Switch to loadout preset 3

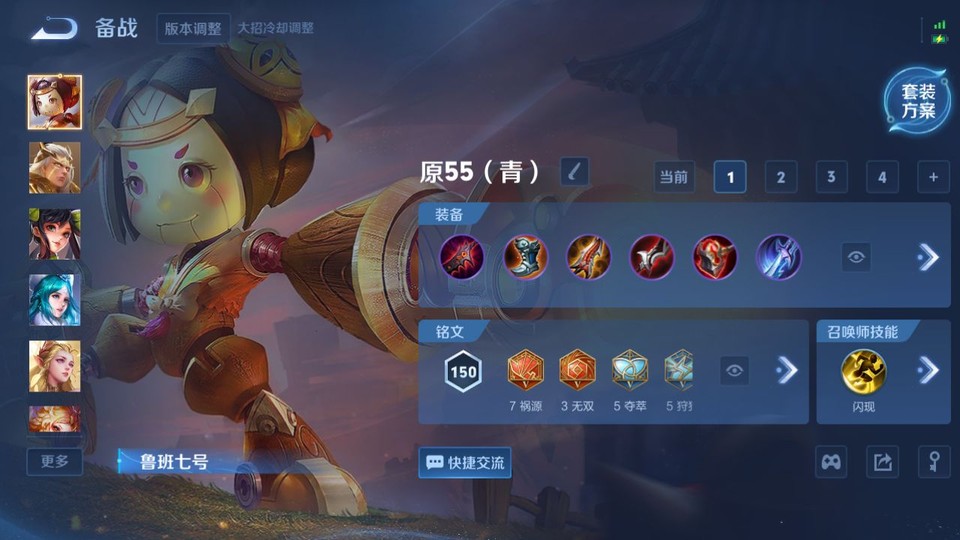831,177
